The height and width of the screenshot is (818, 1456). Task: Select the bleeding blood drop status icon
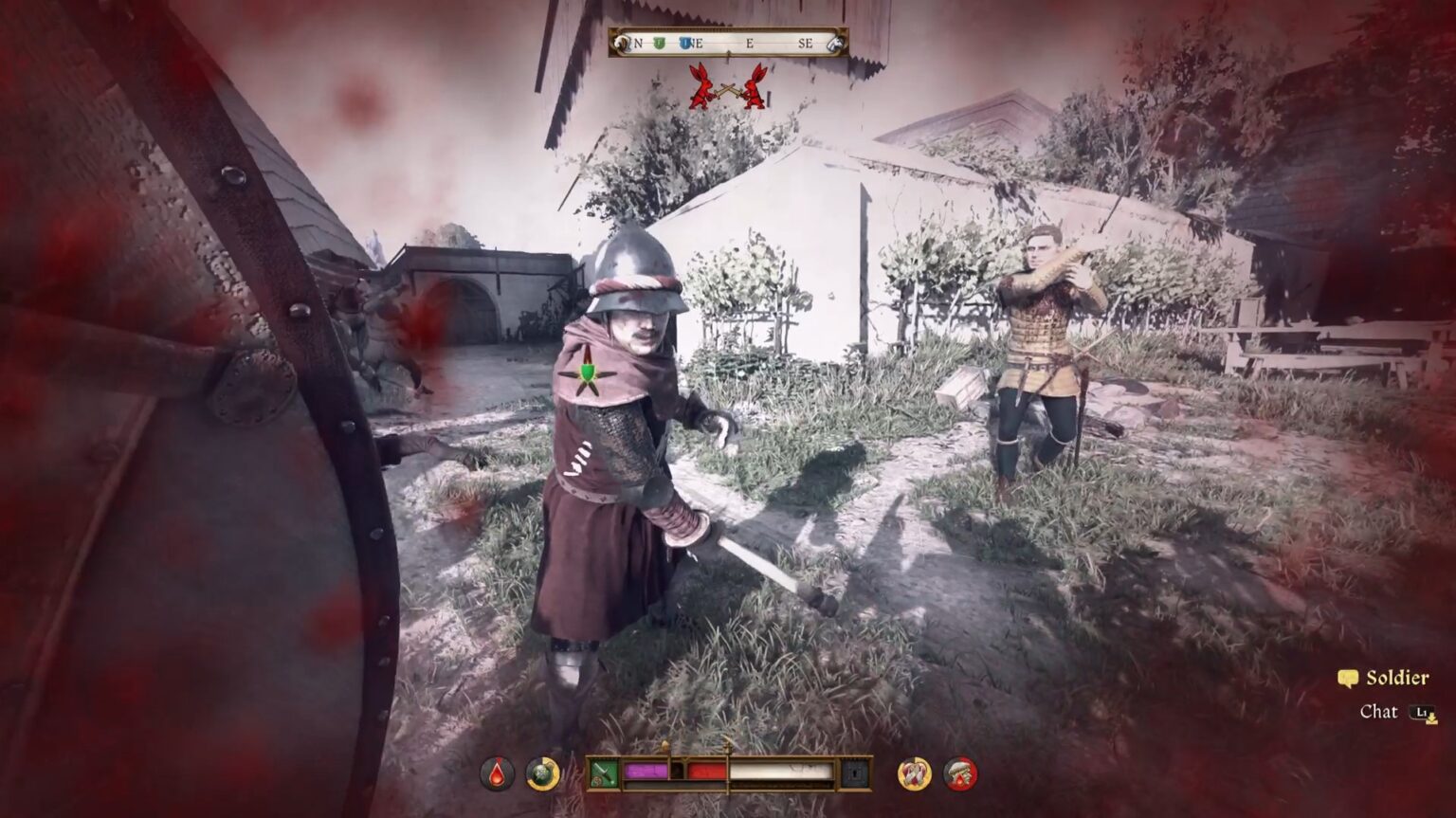coord(497,772)
